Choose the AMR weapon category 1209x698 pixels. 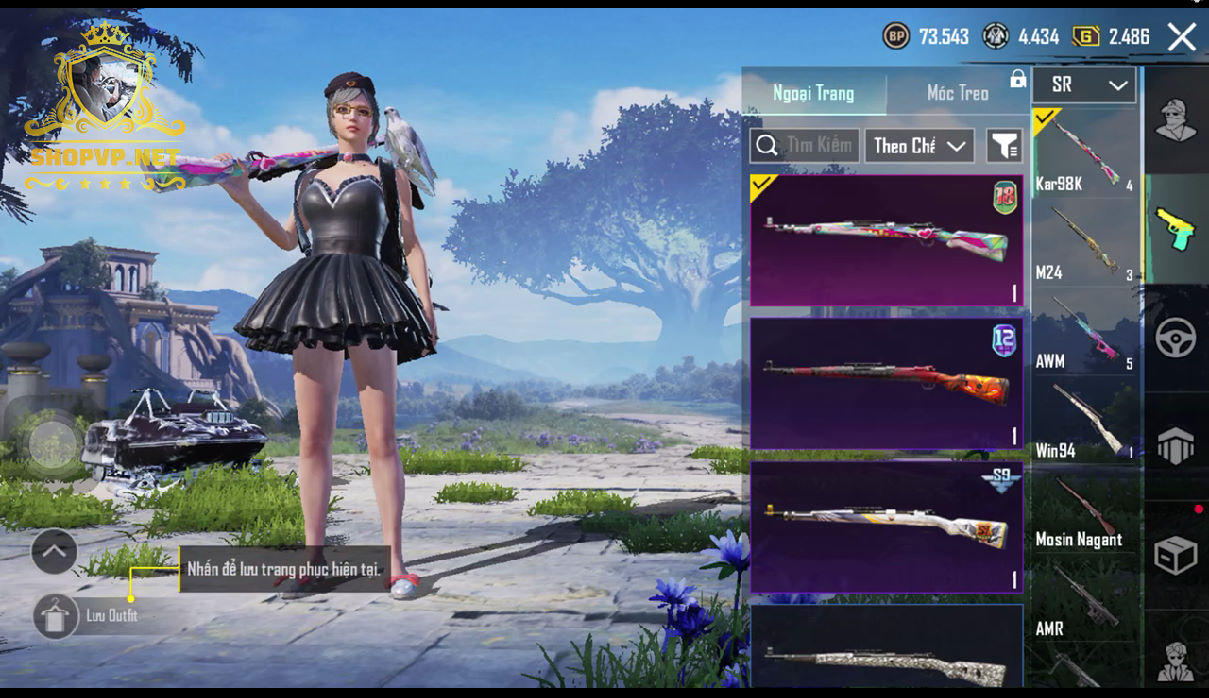point(1084,600)
